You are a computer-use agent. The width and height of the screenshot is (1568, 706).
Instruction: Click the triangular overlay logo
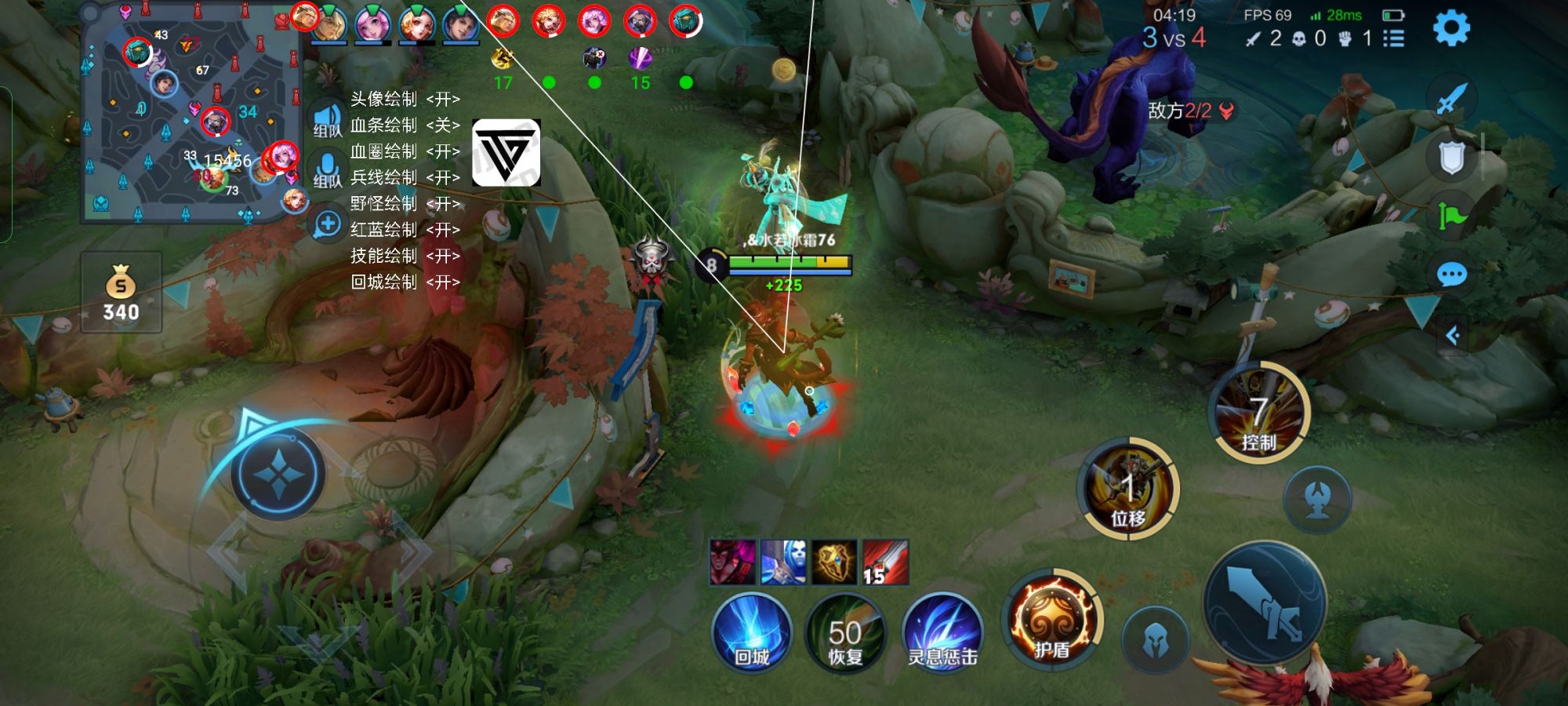[506, 152]
